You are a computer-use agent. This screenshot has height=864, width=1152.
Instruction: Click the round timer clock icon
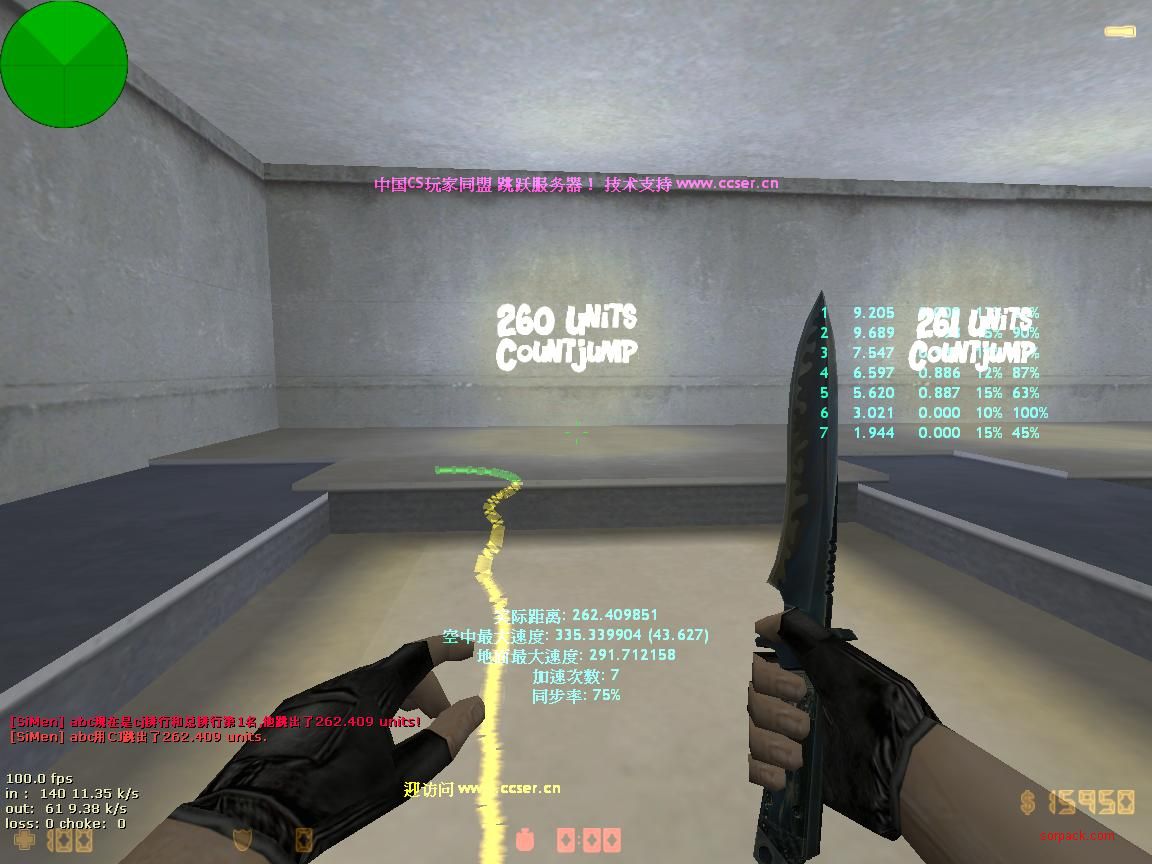click(526, 840)
